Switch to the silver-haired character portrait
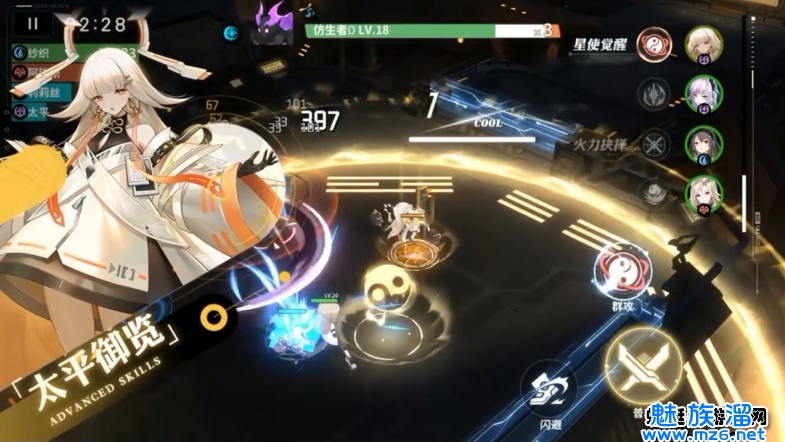The width and height of the screenshot is (785, 442). [704, 93]
